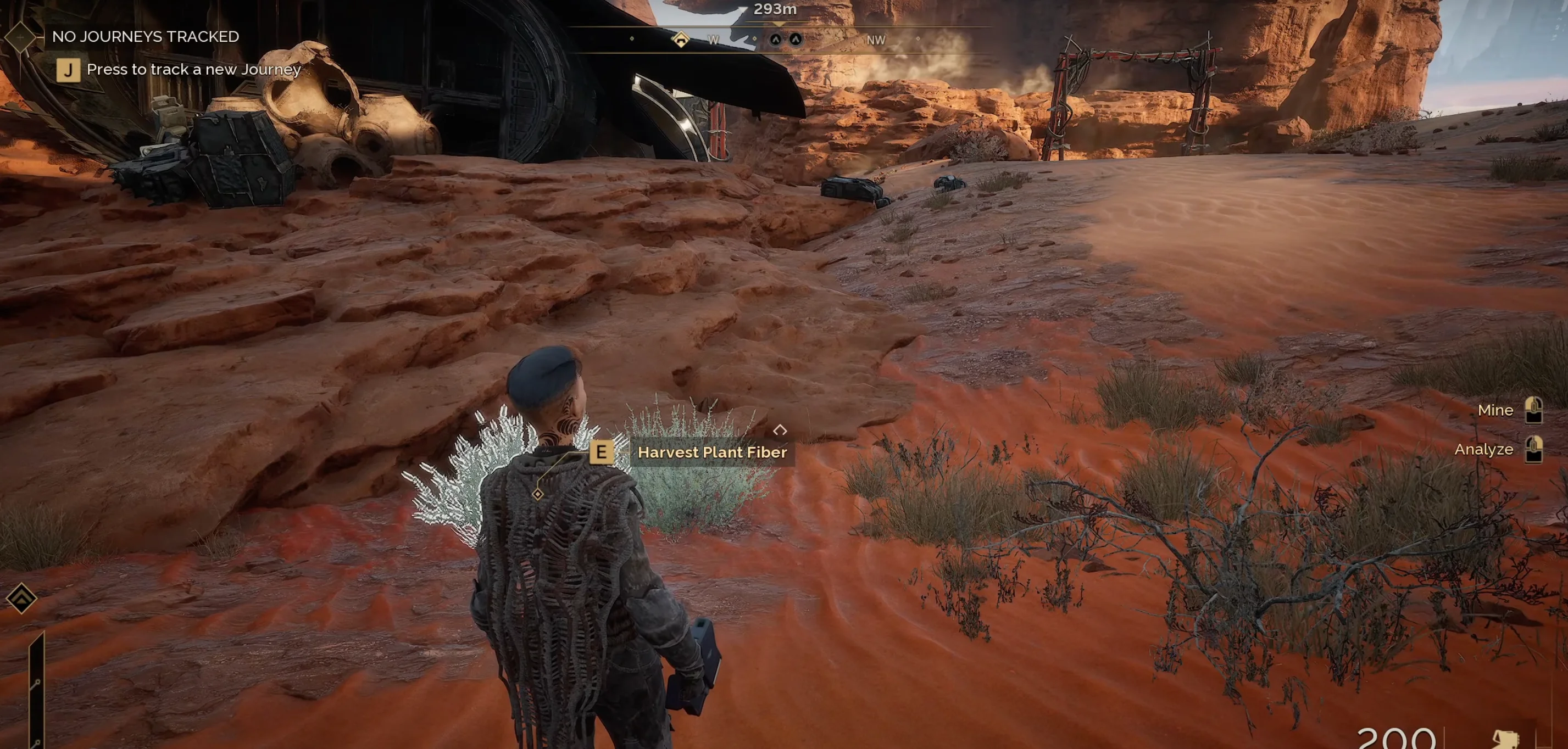Select the equipped tool icon beside 200

pos(1505,739)
